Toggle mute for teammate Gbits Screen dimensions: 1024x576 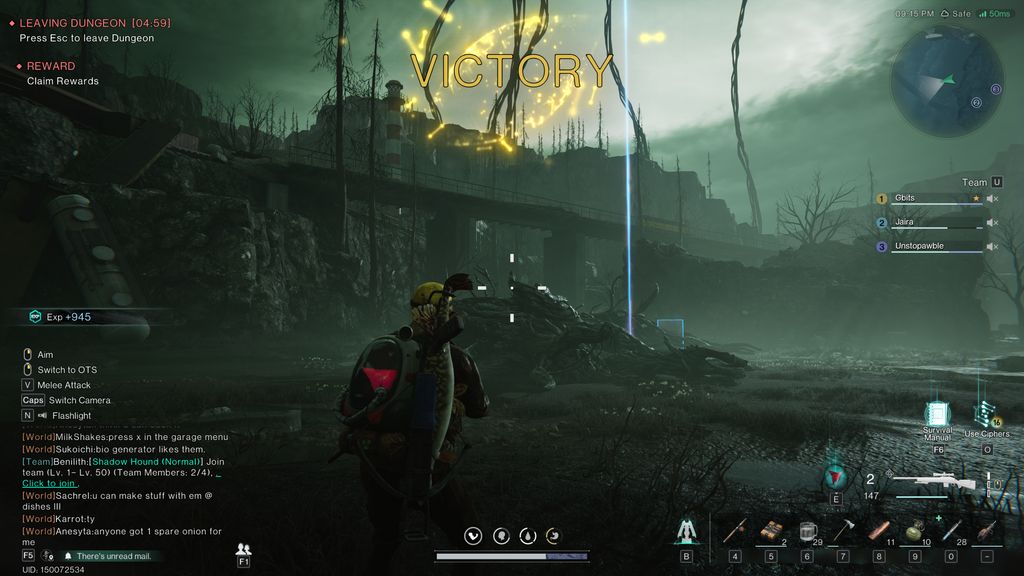point(992,198)
